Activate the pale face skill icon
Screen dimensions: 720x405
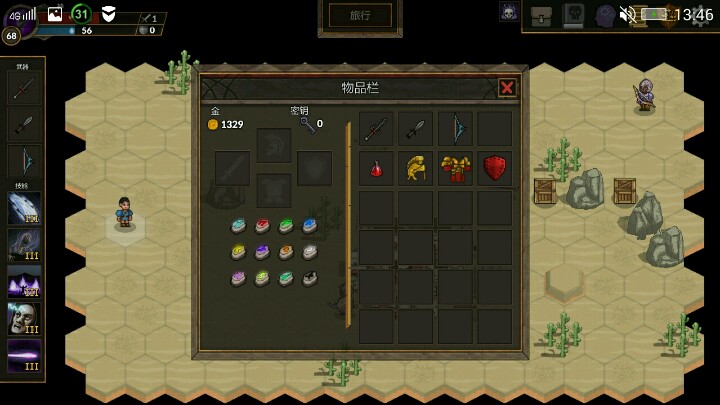pos(24,319)
